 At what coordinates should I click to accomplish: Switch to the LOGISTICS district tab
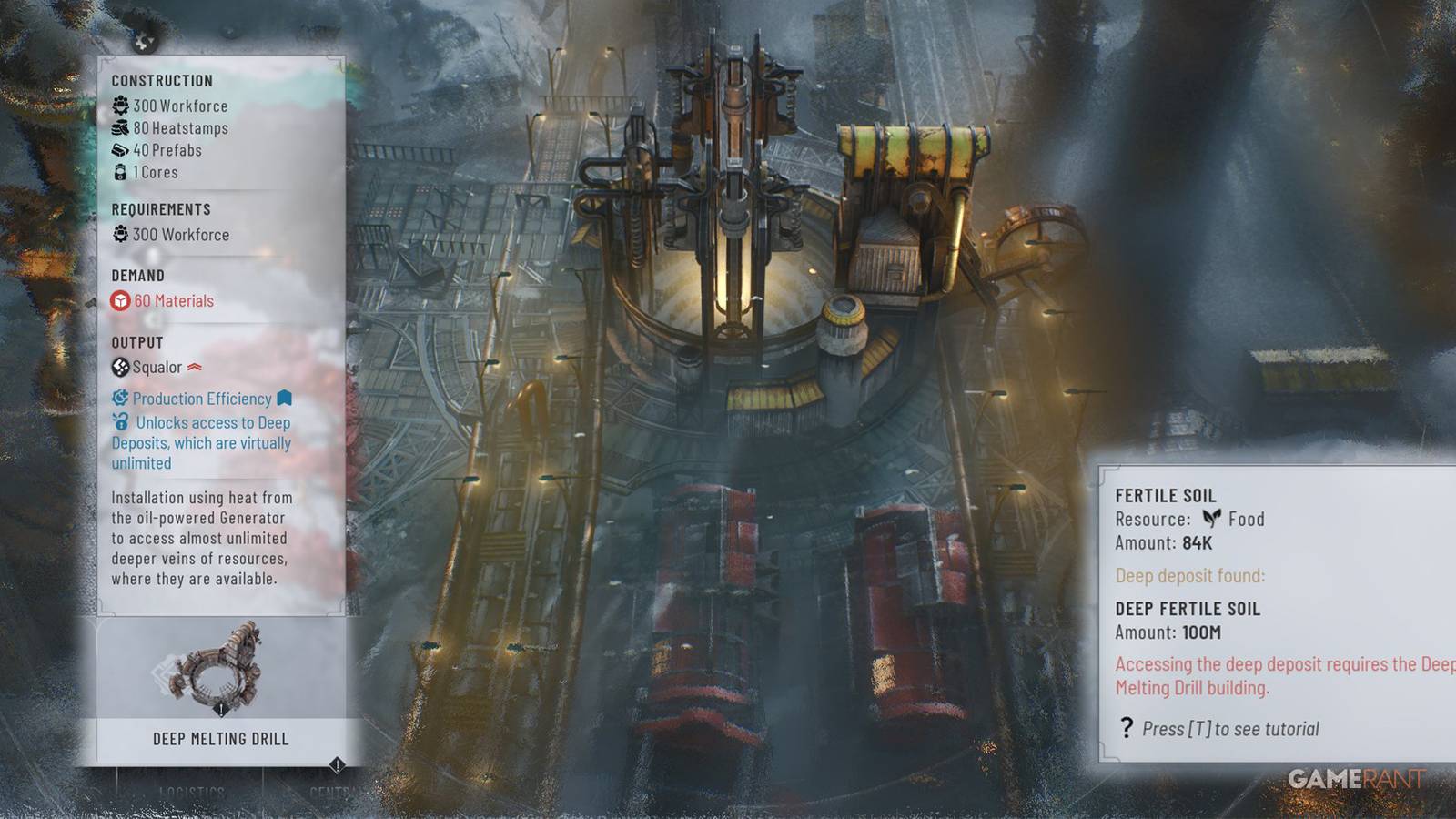coord(193,791)
